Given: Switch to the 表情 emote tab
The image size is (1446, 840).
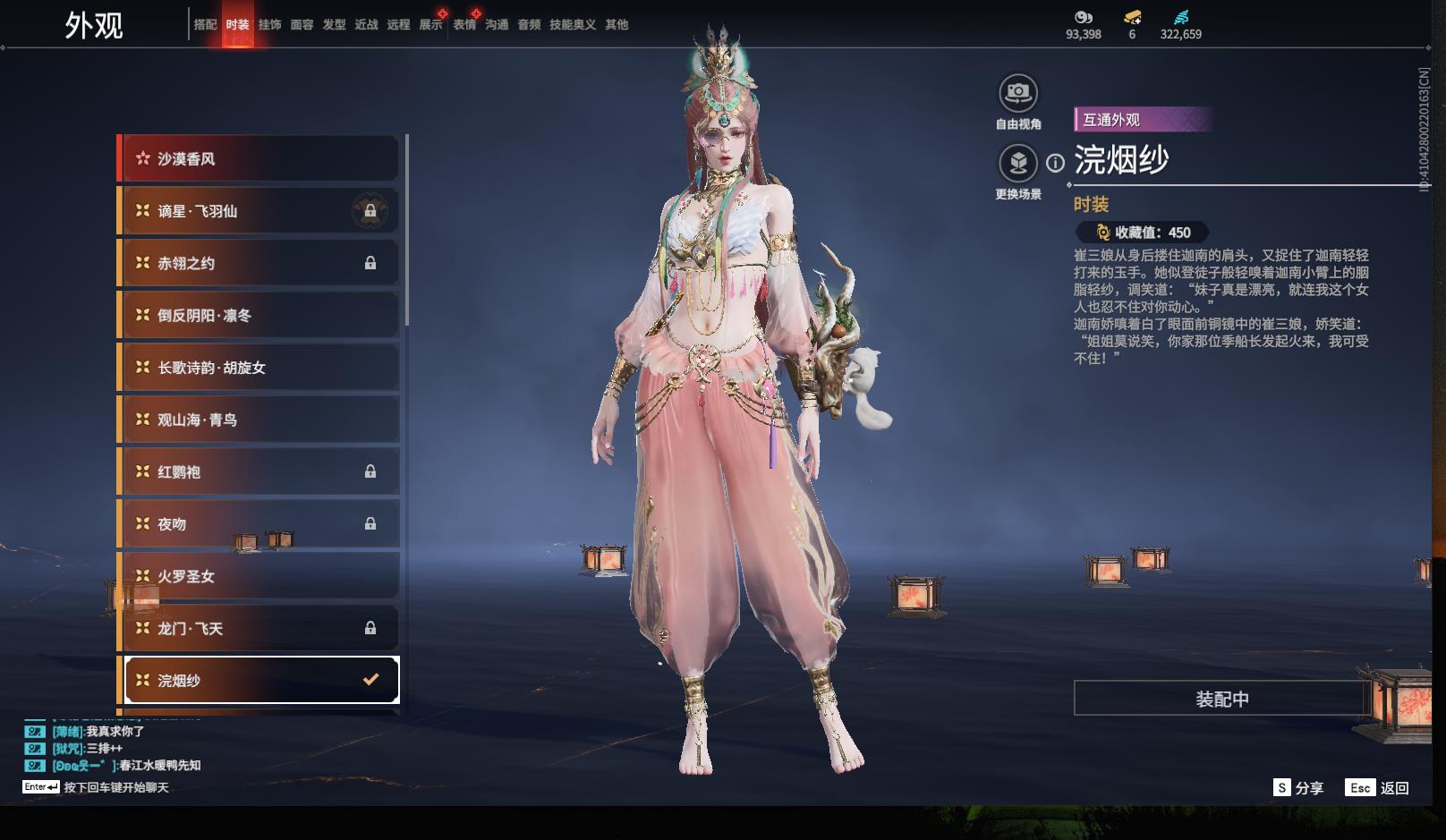Looking at the screenshot, I should 464,24.
